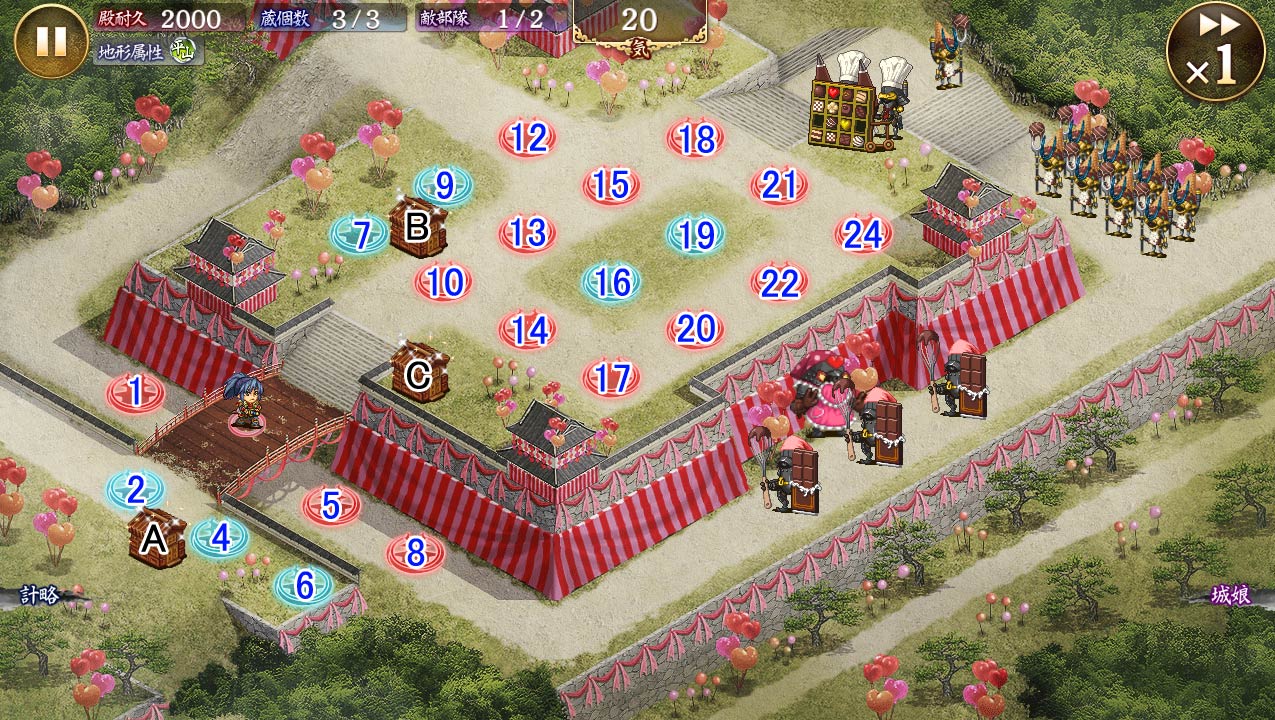Choose red placement tile 20
This screenshot has width=1275, height=720.
695,329
